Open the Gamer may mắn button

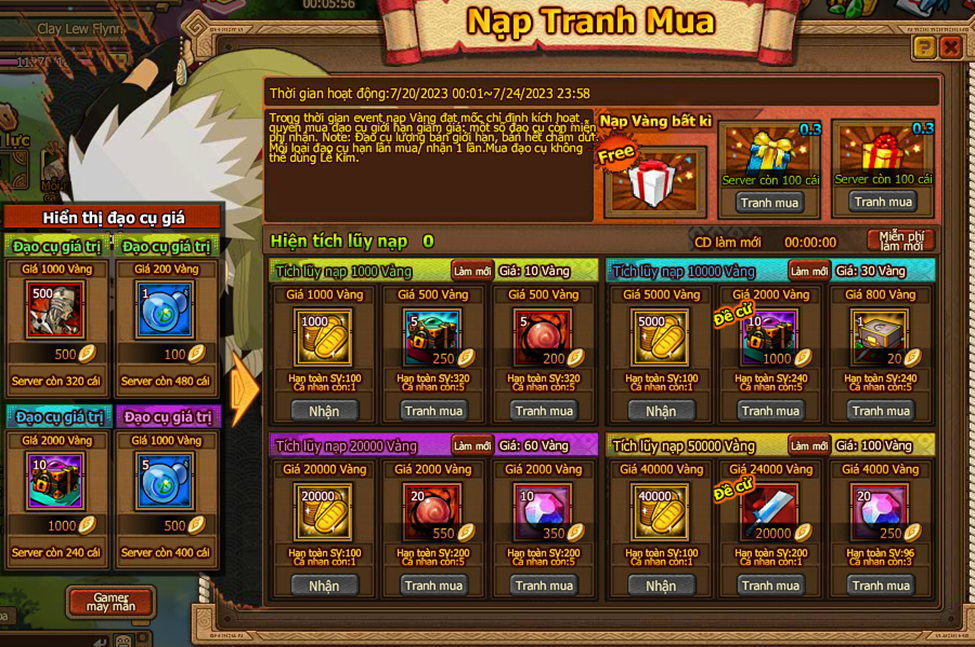click(x=110, y=601)
